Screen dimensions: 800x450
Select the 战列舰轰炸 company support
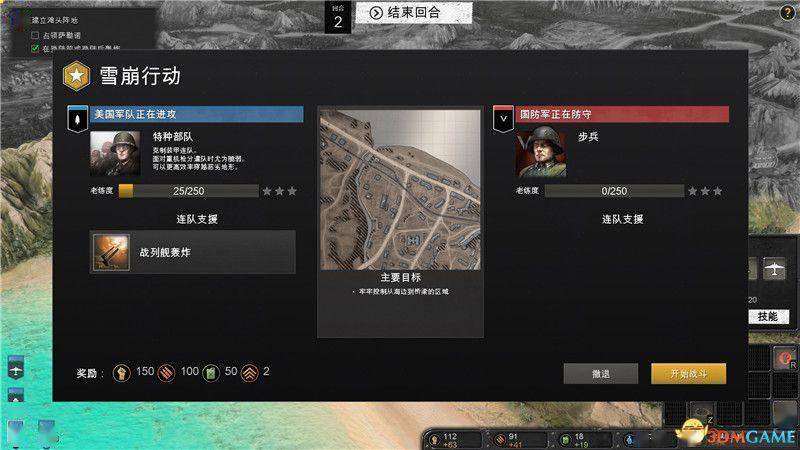click(x=193, y=252)
